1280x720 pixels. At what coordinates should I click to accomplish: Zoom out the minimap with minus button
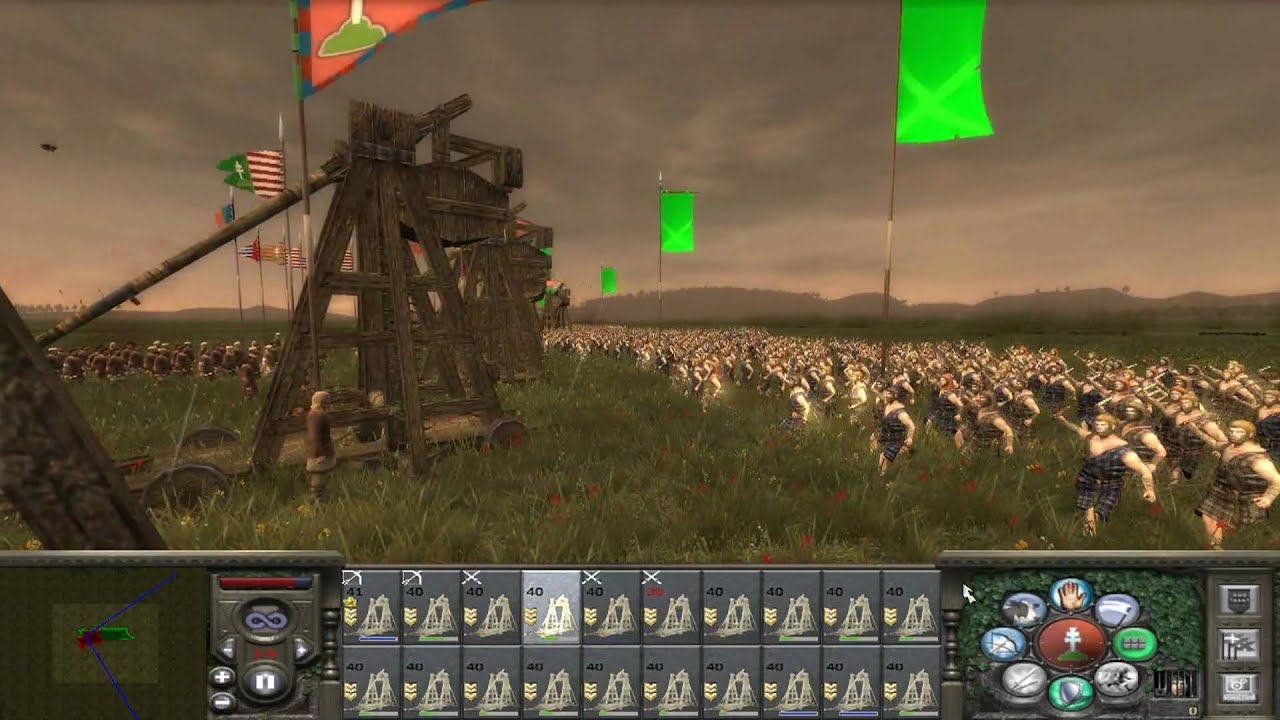click(x=222, y=700)
